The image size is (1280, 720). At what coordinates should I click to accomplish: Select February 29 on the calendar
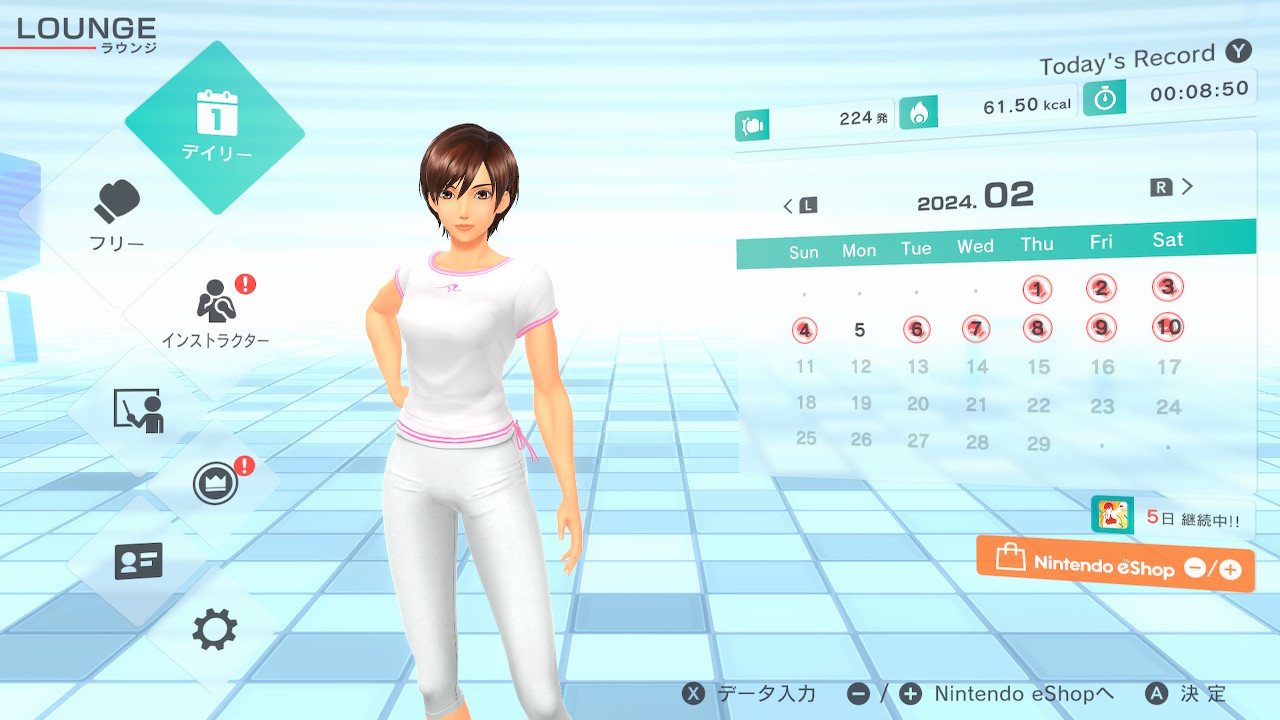1039,443
